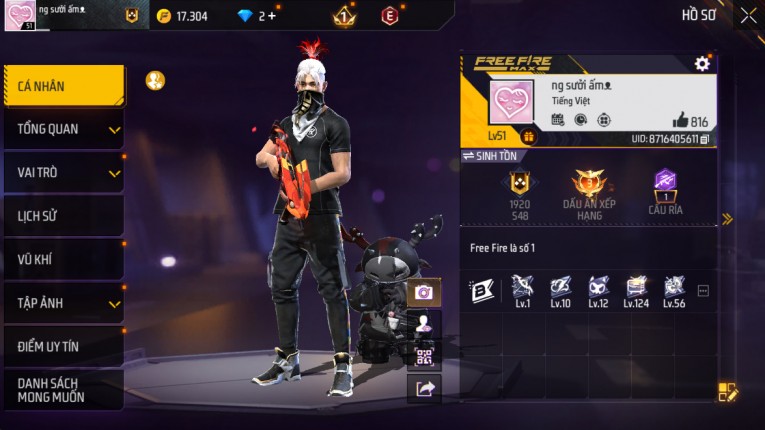The height and width of the screenshot is (430, 765).
Task: Copy the player UID
Action: 705,139
